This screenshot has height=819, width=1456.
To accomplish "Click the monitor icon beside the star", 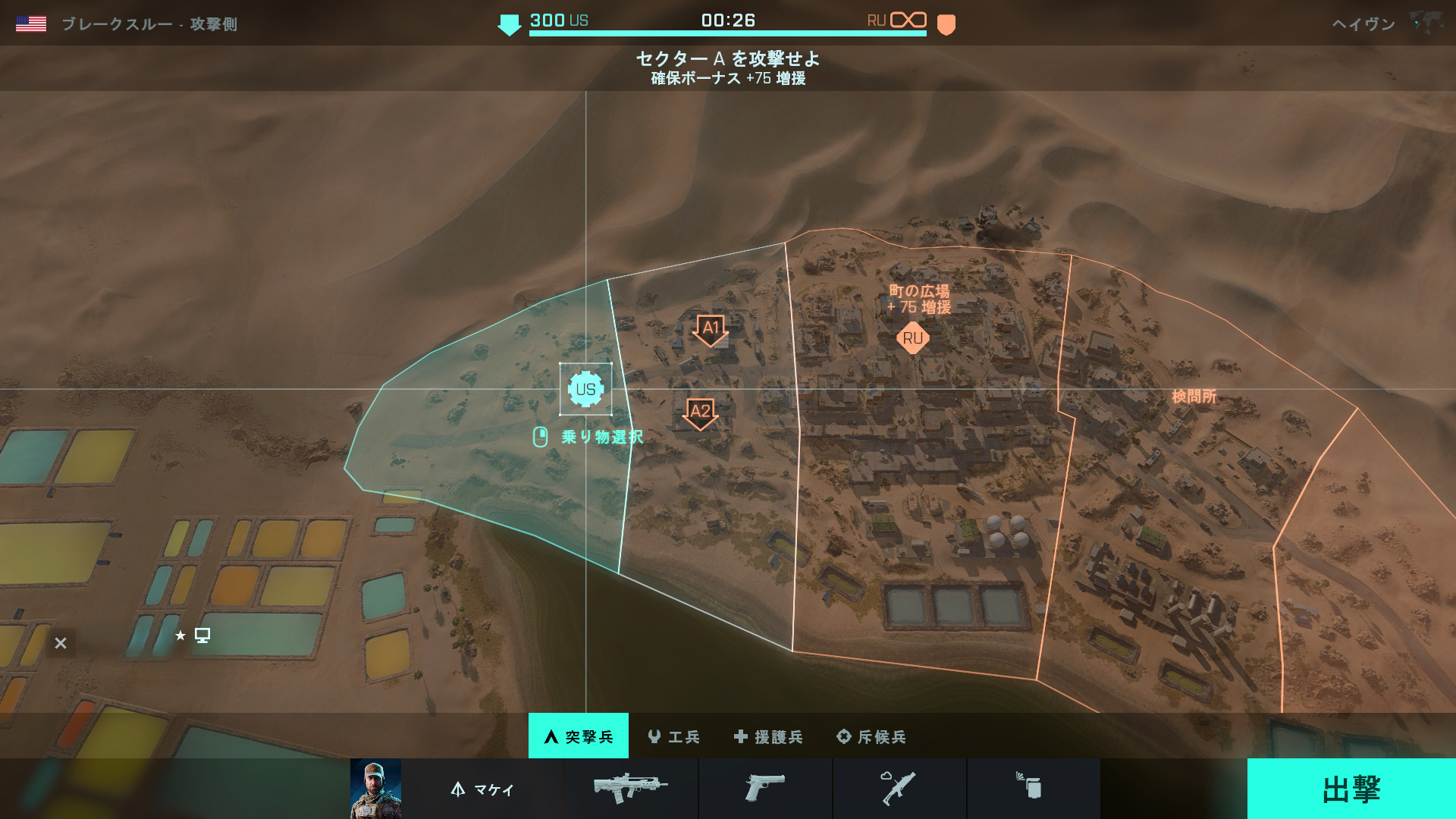I will point(202,635).
